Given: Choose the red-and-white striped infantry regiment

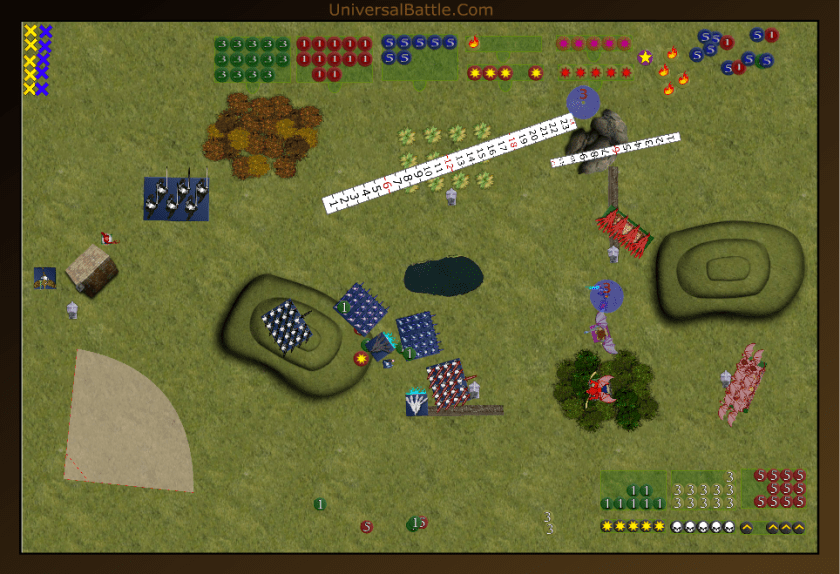Looking at the screenshot, I should (448, 382).
